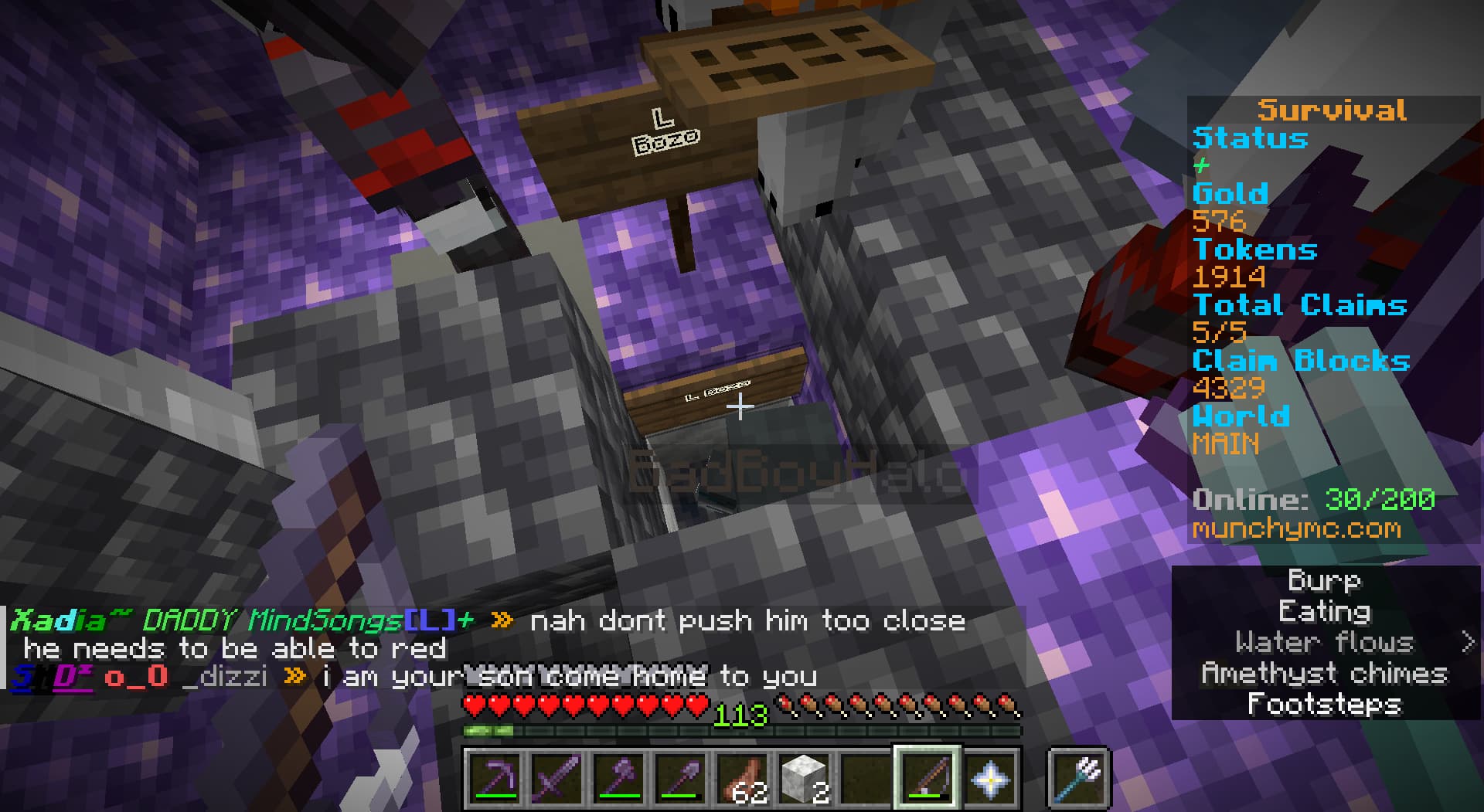Image resolution: width=1484 pixels, height=812 pixels.
Task: Click the trident in the offhand slot
Action: pos(1079,778)
